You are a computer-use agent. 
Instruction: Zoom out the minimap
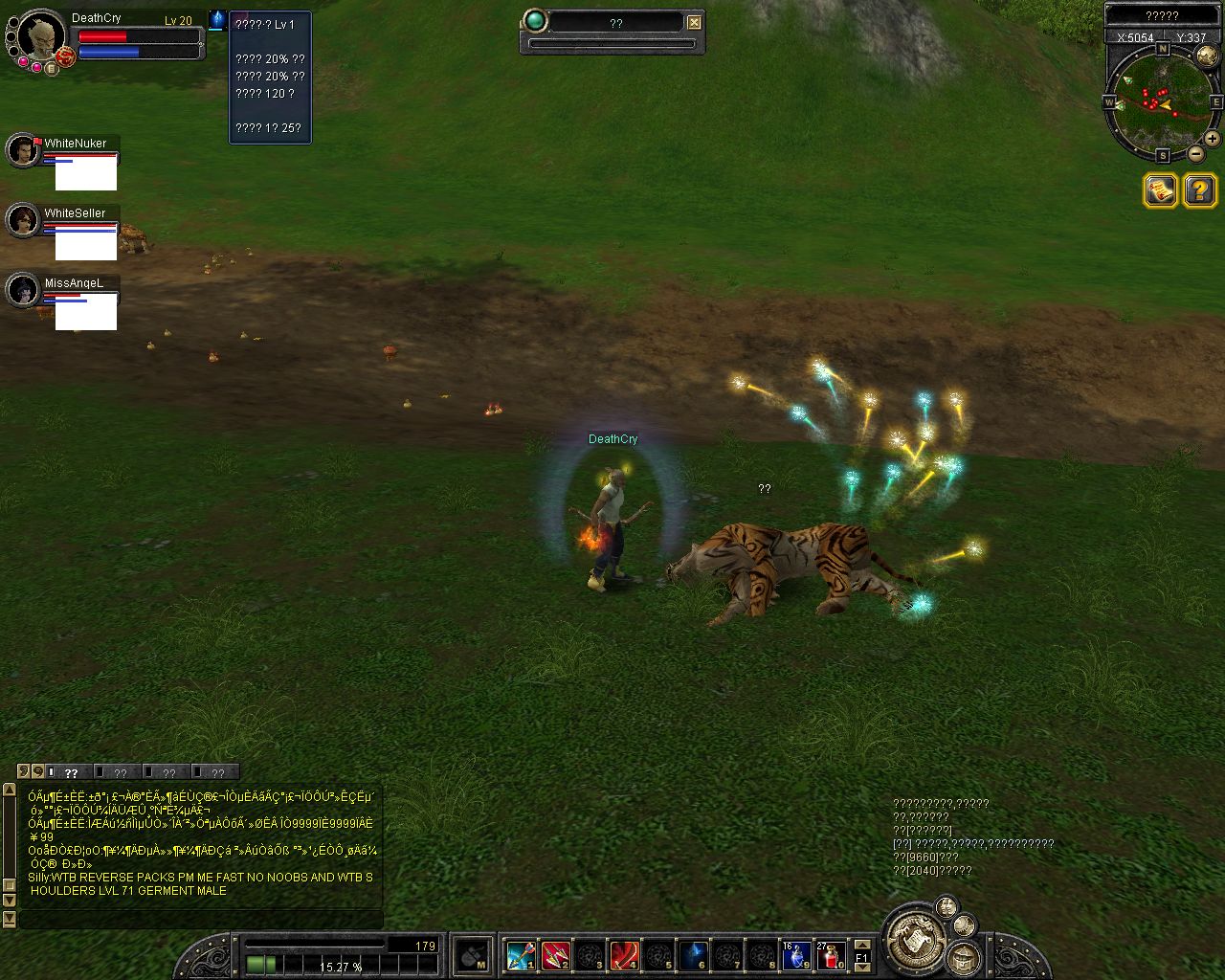[x=1196, y=154]
